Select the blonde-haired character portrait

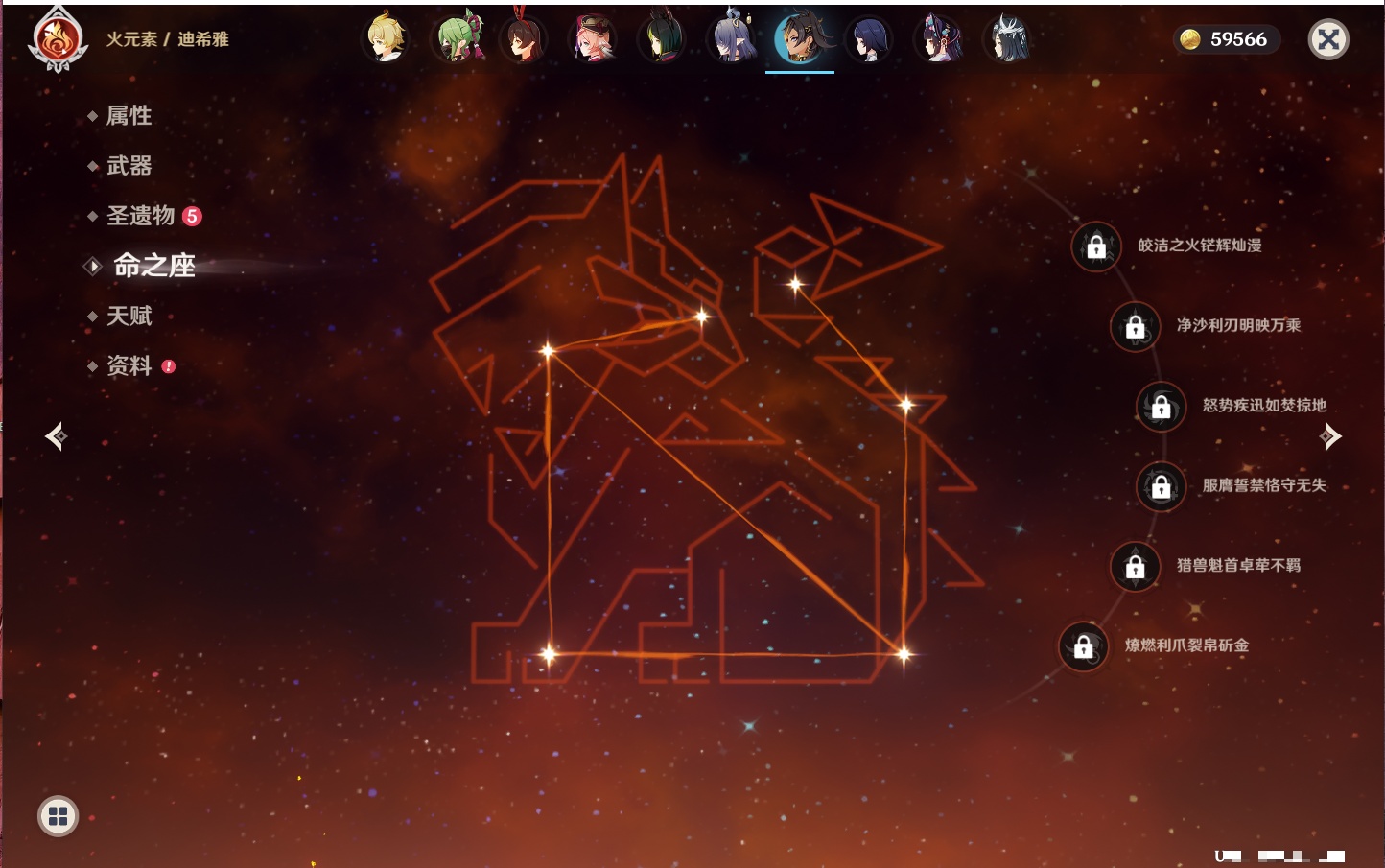point(386,39)
